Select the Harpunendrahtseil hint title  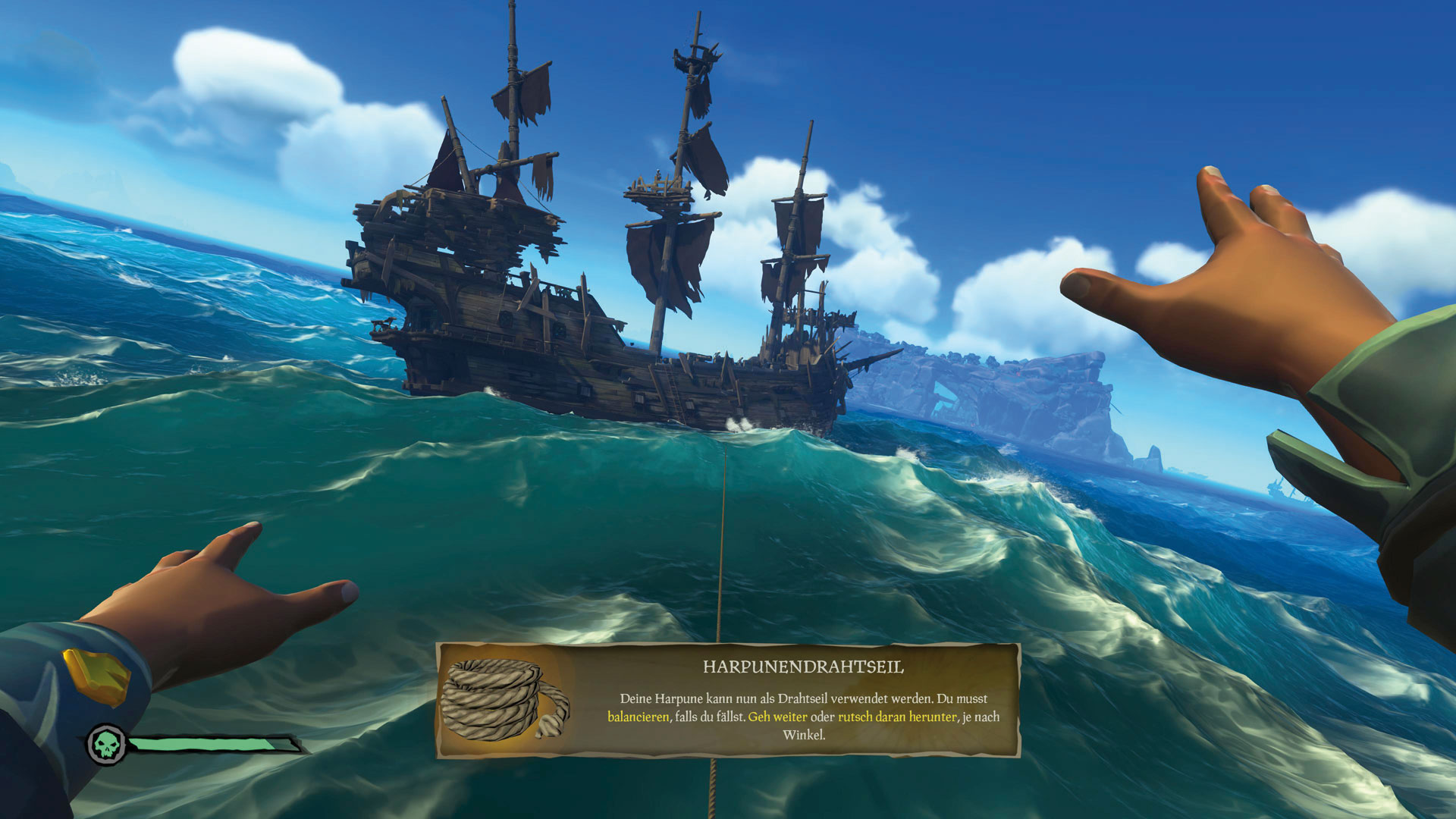tap(803, 667)
